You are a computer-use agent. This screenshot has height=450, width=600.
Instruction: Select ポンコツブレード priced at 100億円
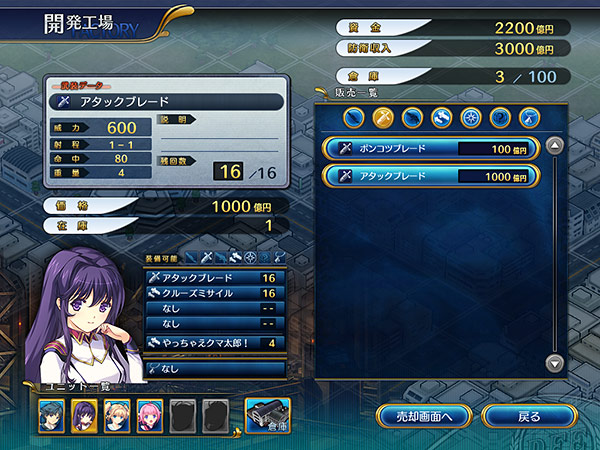(431, 148)
